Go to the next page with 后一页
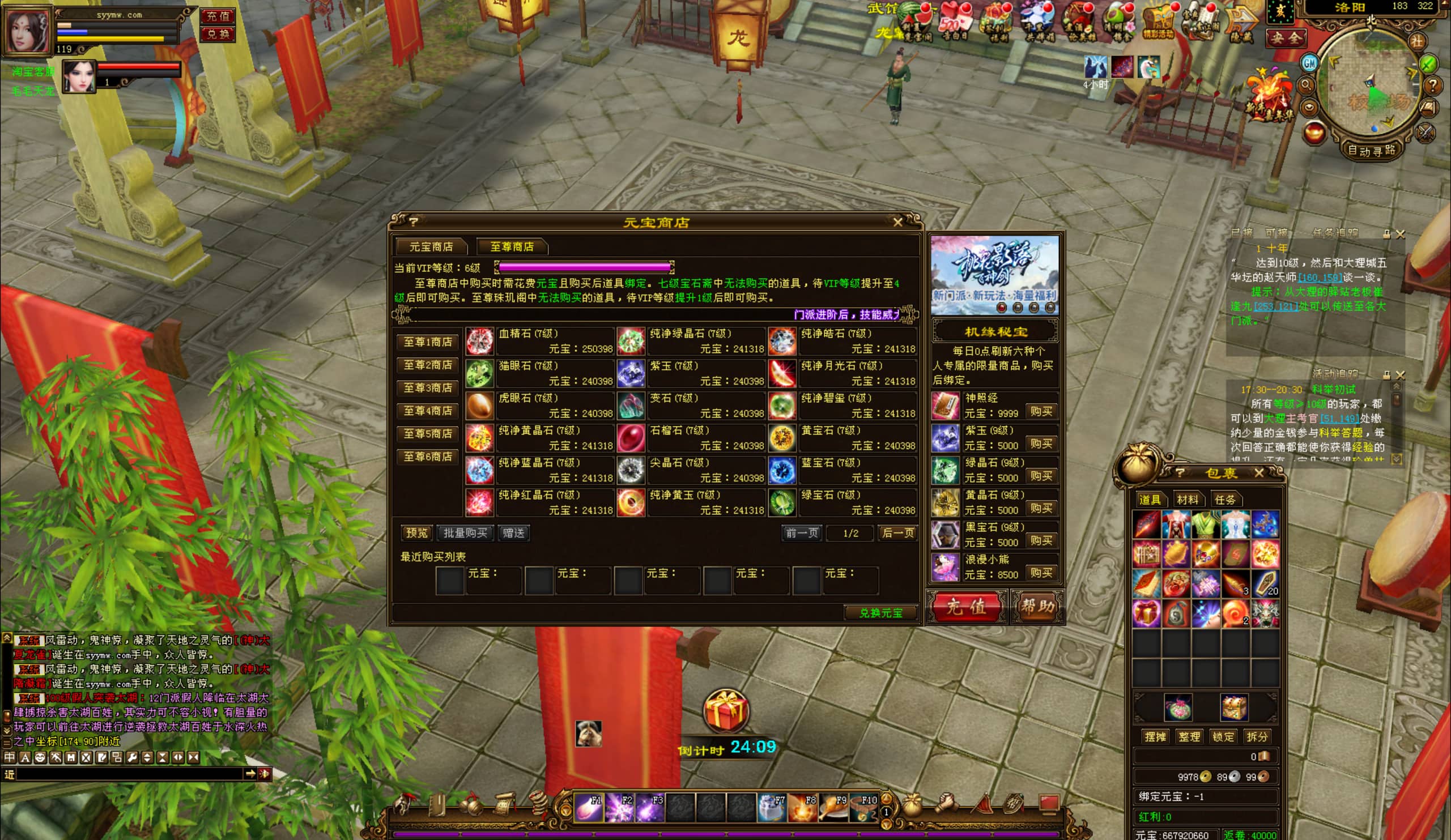Screen dimensions: 1451x840 click(897, 533)
